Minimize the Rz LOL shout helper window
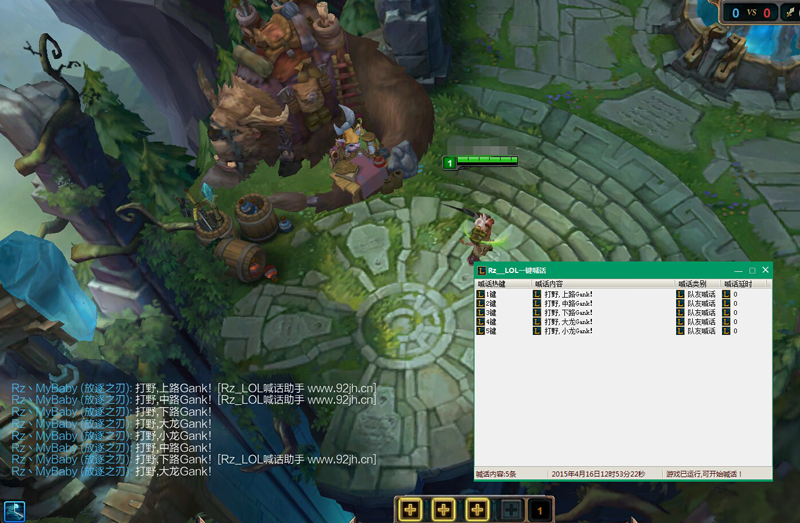Screen dimensions: 800x523 [737, 270]
